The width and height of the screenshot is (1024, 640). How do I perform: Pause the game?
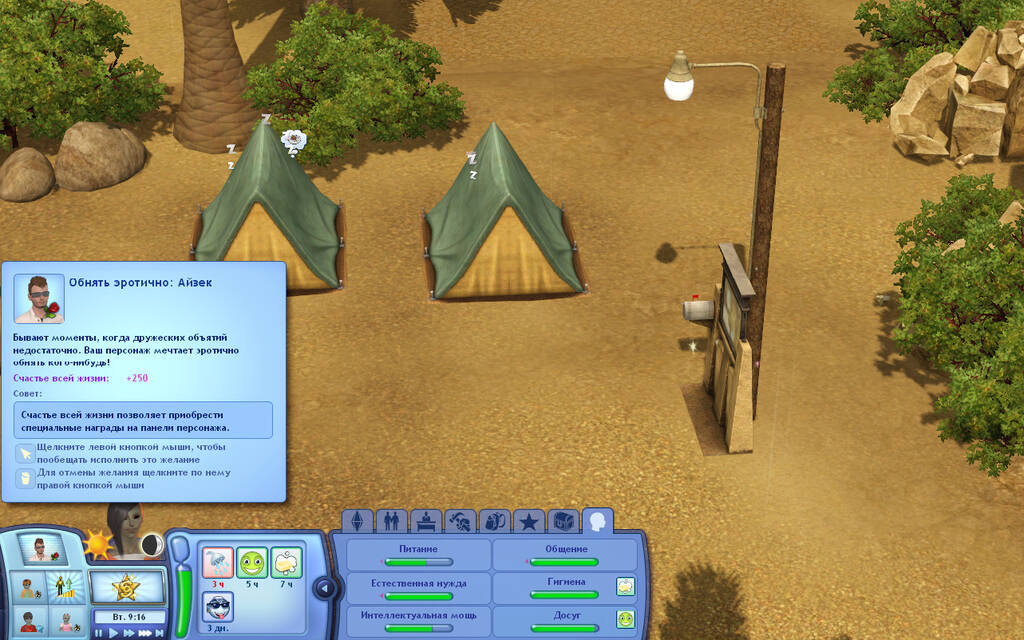click(99, 632)
